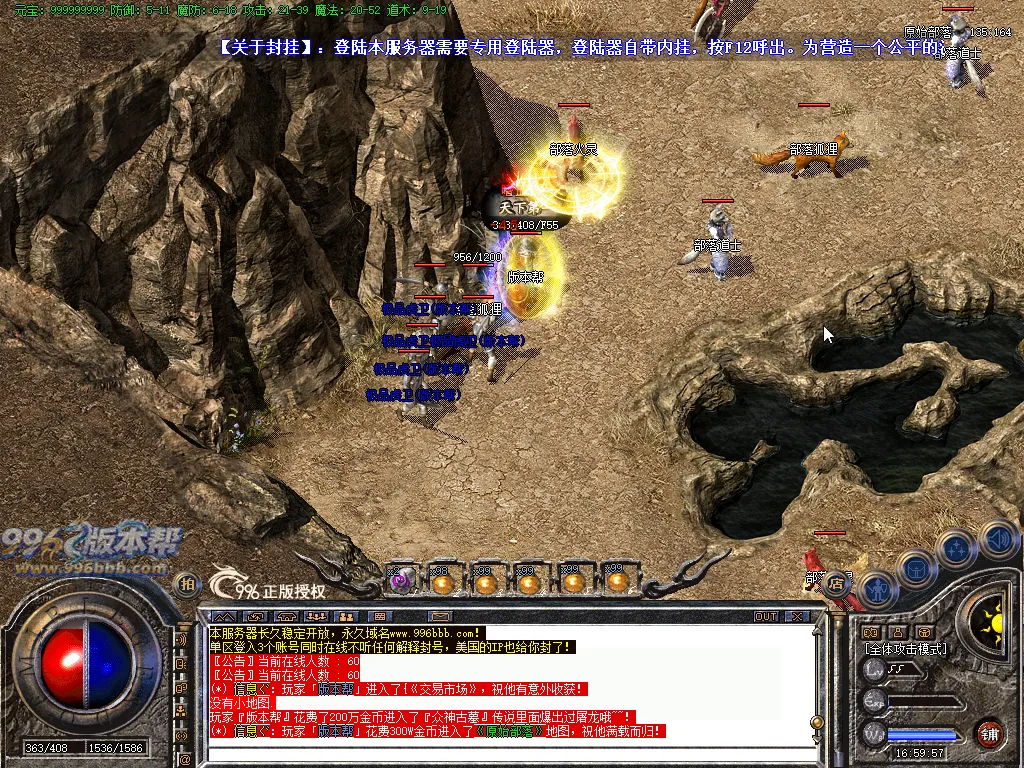The image size is (1024, 768).
Task: Click the mountain-shaped map button on chat toolbar
Action: click(224, 616)
